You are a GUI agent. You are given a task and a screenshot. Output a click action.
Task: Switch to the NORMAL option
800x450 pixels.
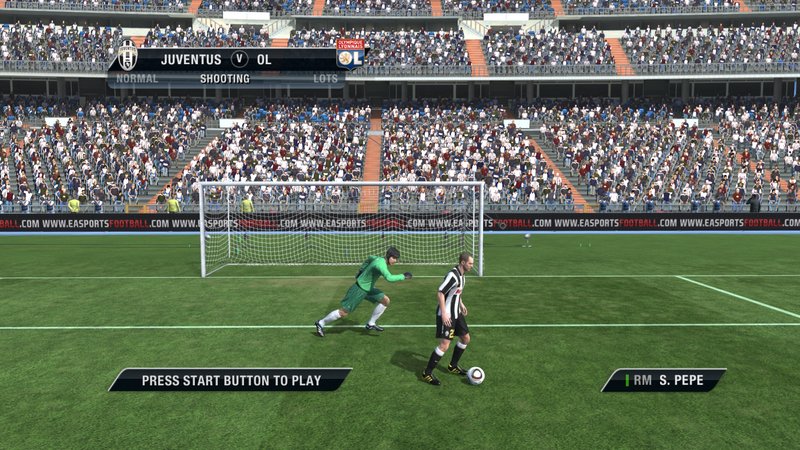[x=137, y=78]
